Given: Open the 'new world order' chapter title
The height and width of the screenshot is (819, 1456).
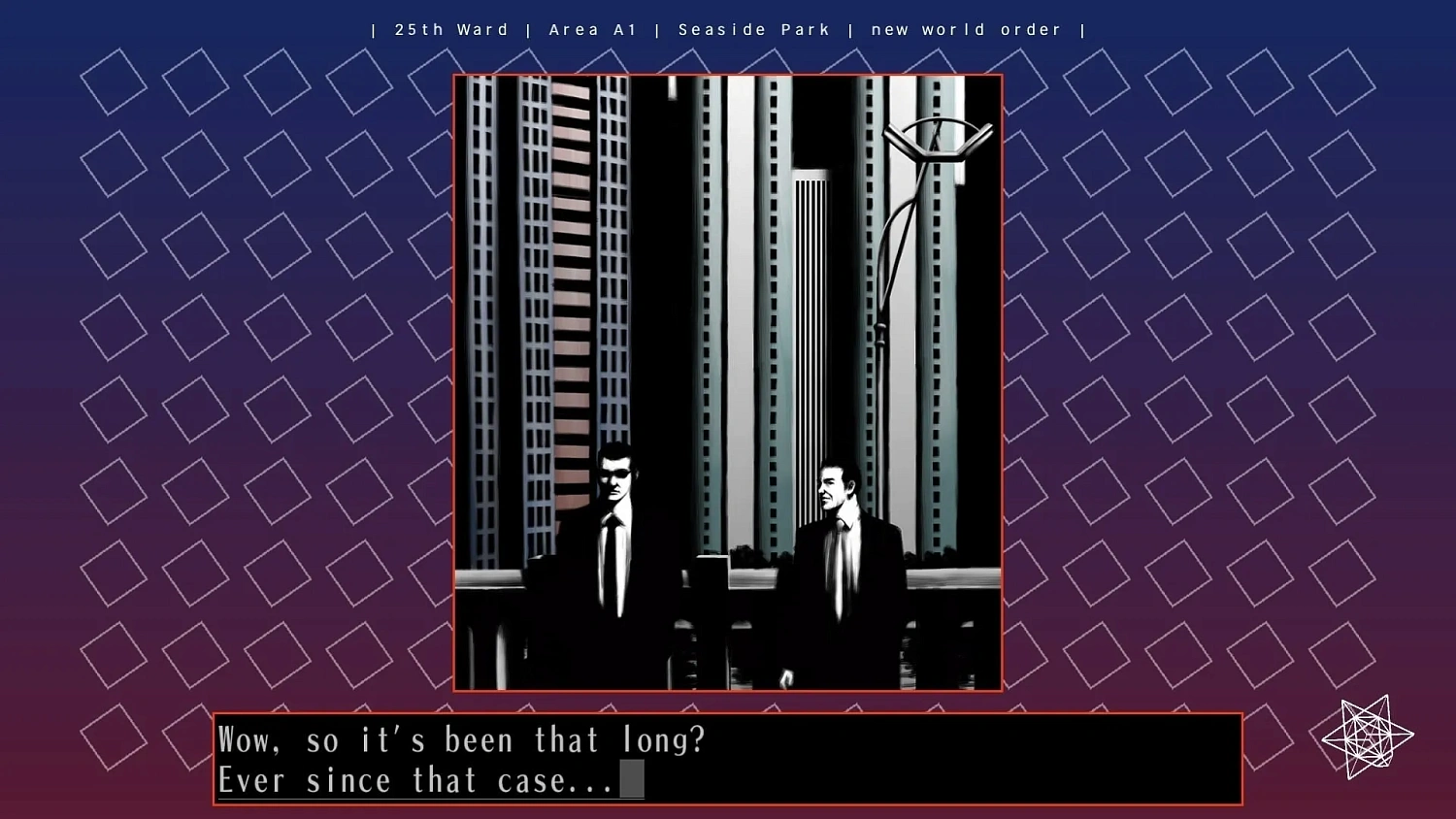Looking at the screenshot, I should tap(967, 29).
